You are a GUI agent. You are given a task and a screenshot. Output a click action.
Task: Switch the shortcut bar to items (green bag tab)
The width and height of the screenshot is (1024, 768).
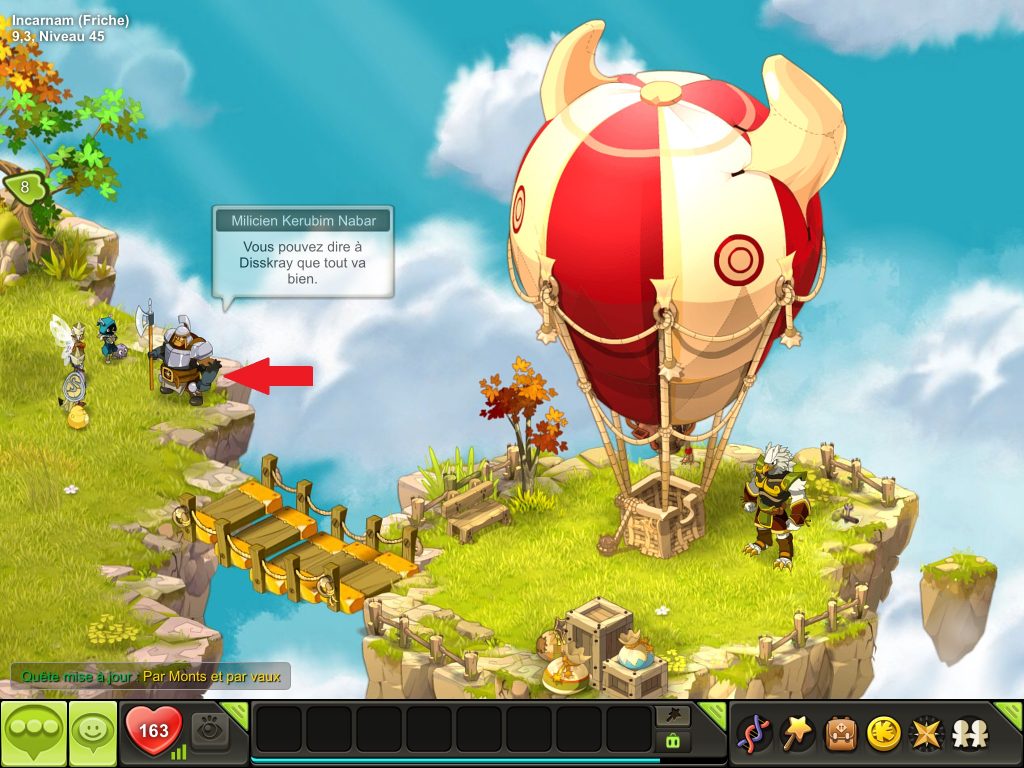click(x=672, y=742)
